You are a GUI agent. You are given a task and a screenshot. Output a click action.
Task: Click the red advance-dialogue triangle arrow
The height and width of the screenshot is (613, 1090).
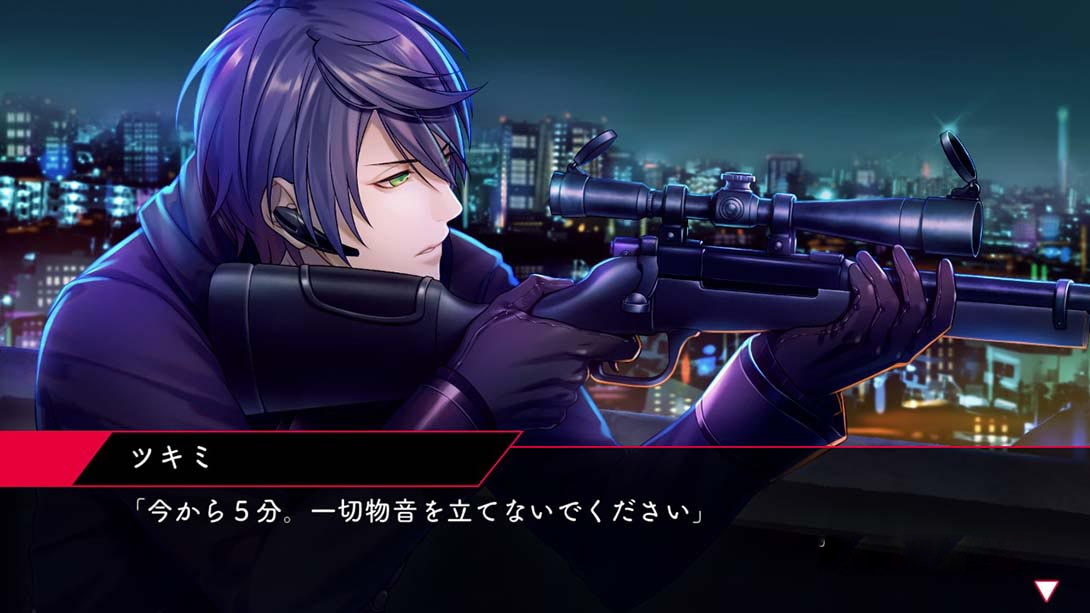1046,590
